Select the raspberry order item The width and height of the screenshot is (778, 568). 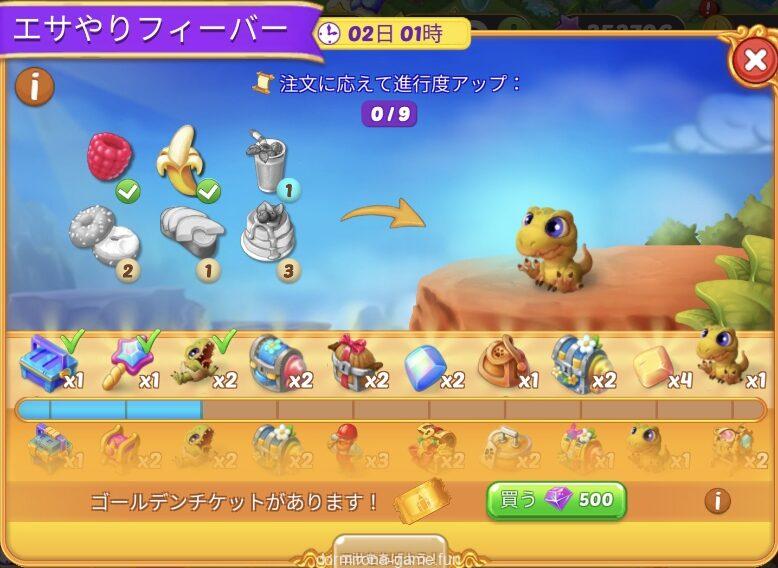tap(109, 158)
